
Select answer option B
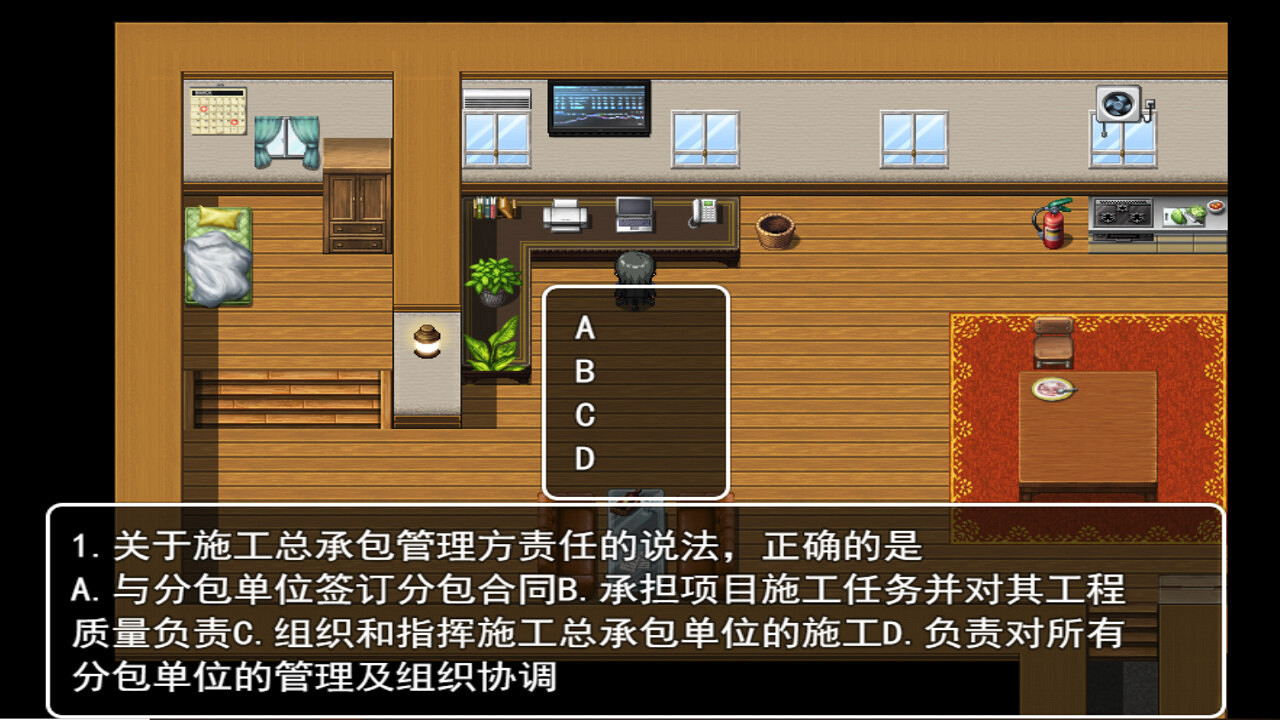tap(585, 372)
